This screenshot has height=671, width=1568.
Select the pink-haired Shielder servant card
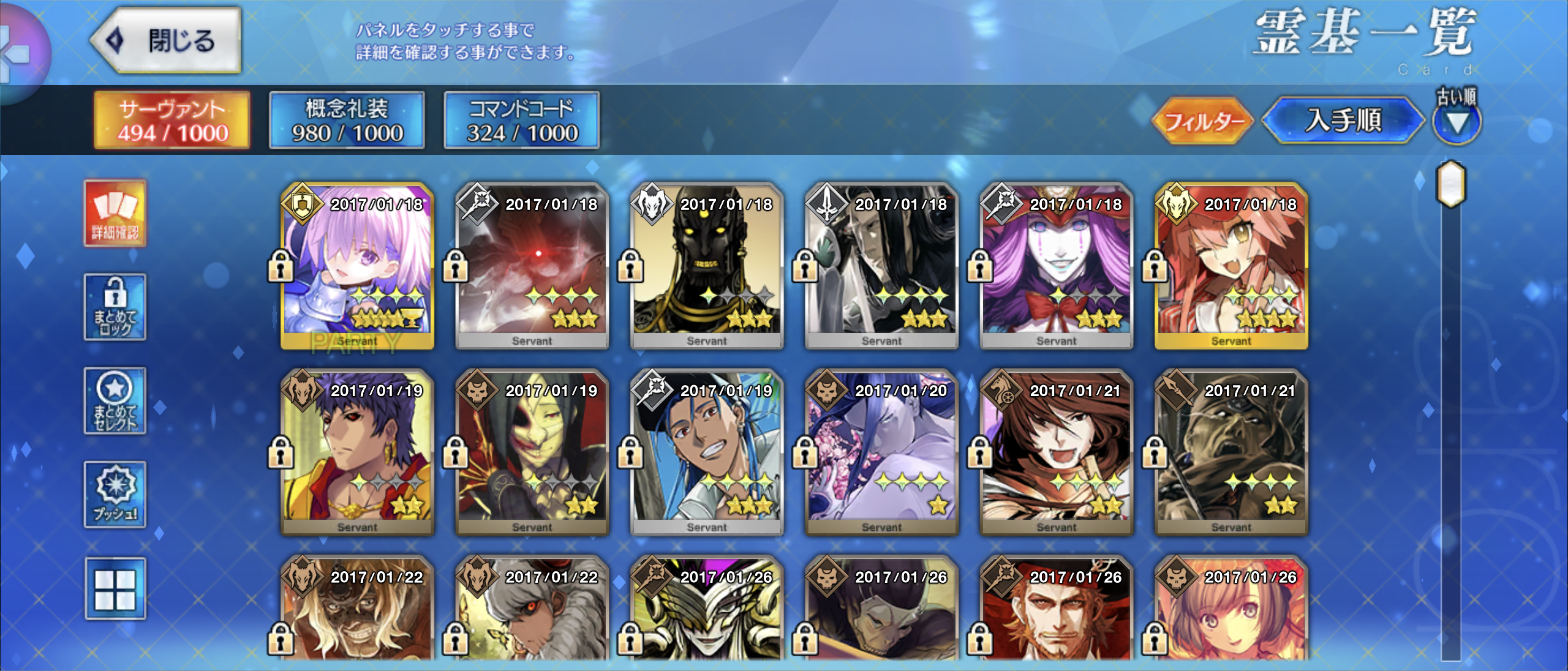tap(358, 266)
